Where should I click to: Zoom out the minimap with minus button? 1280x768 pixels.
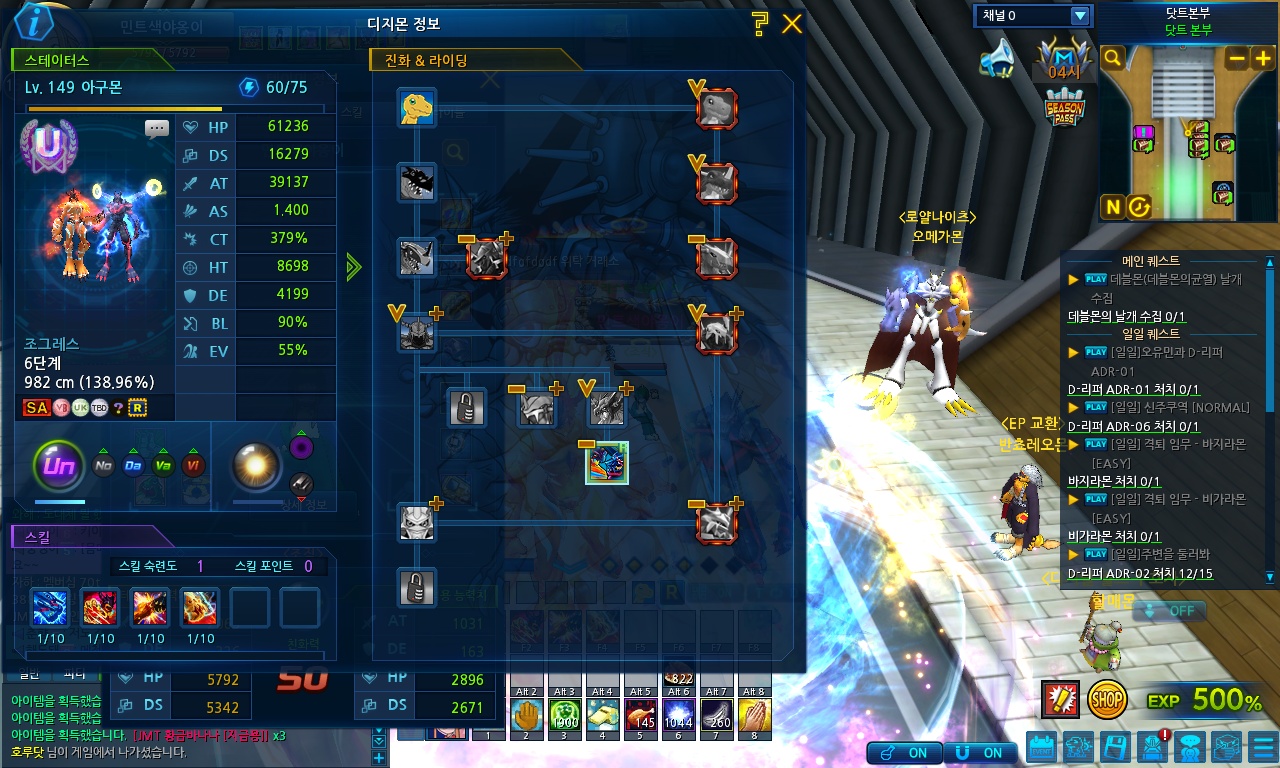(1237, 58)
